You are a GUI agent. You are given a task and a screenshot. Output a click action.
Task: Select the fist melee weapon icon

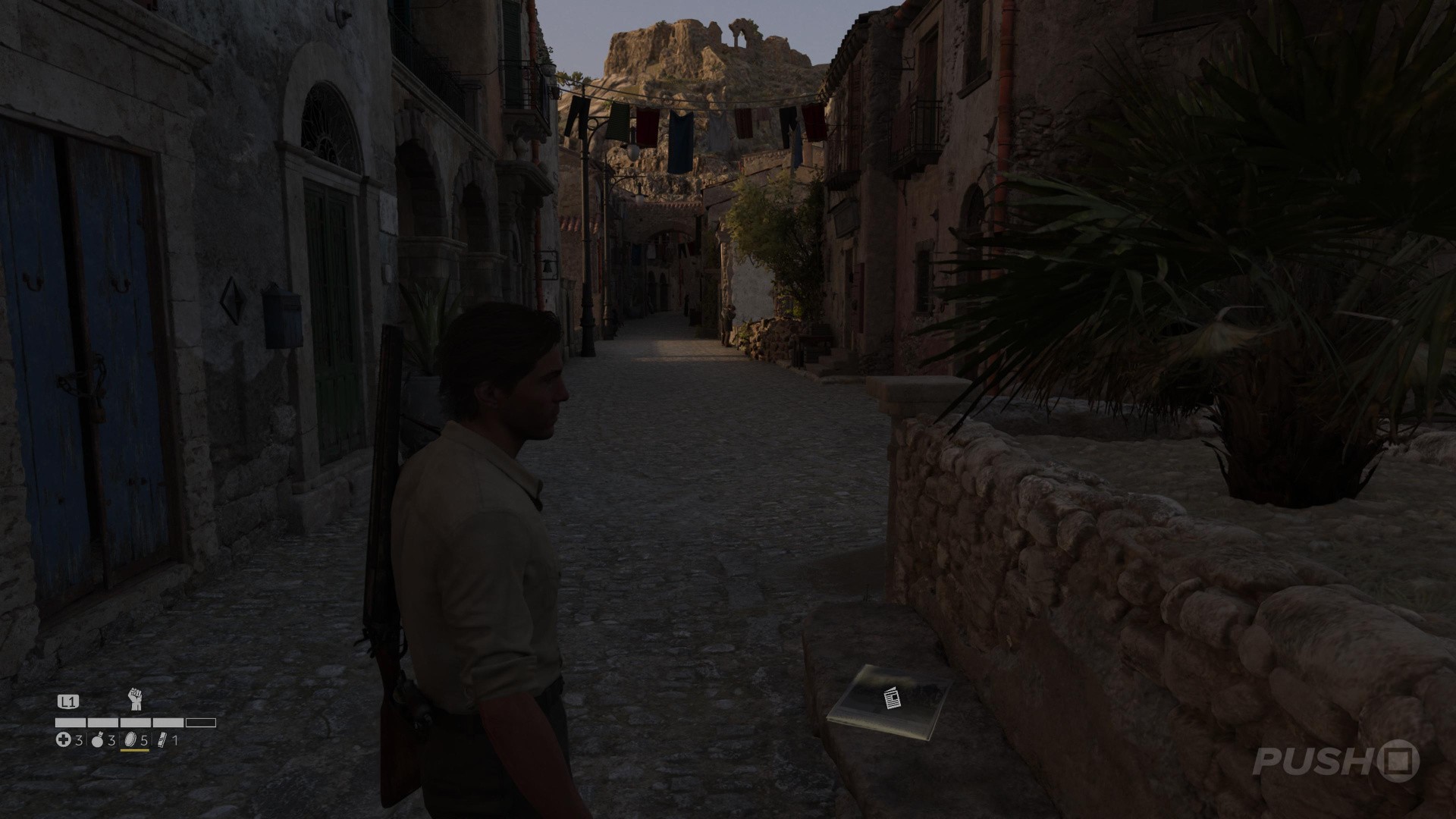136,699
